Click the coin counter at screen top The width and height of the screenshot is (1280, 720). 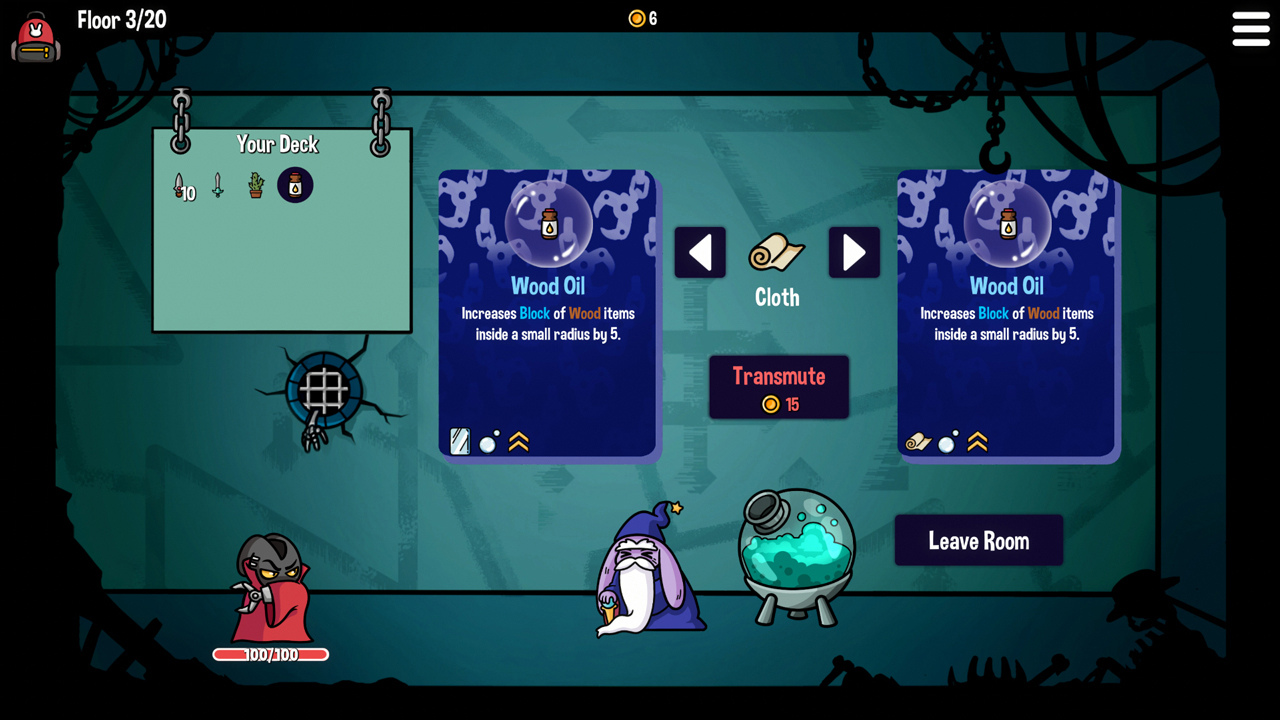(x=641, y=17)
